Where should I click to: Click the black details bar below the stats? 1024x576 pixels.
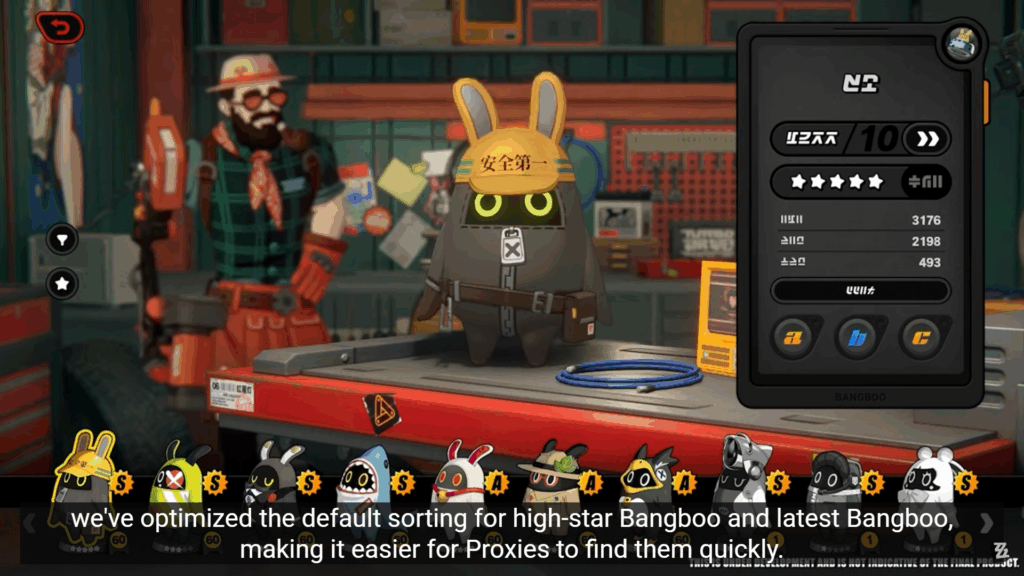(860, 291)
